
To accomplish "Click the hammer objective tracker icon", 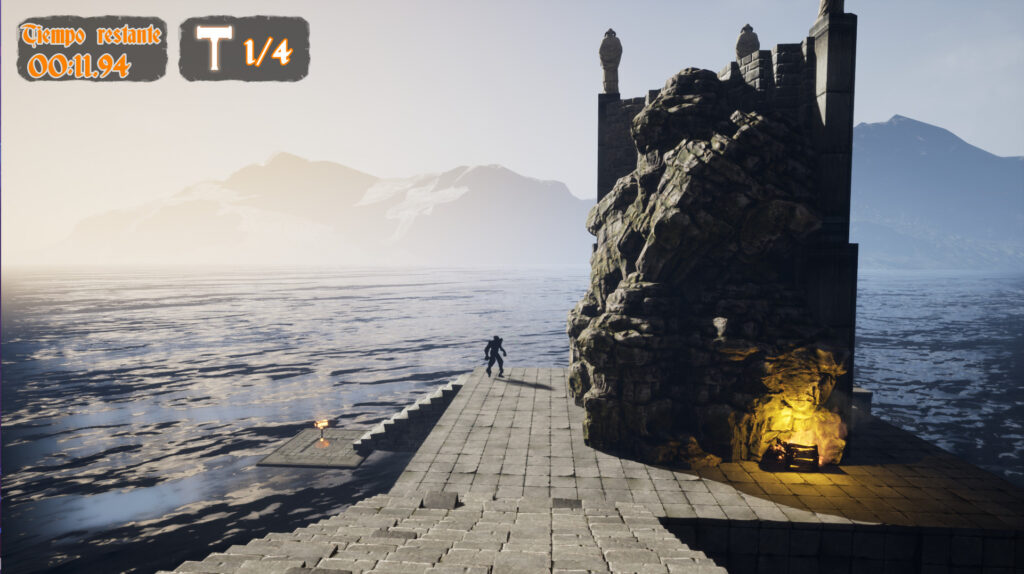I will [x=214, y=47].
